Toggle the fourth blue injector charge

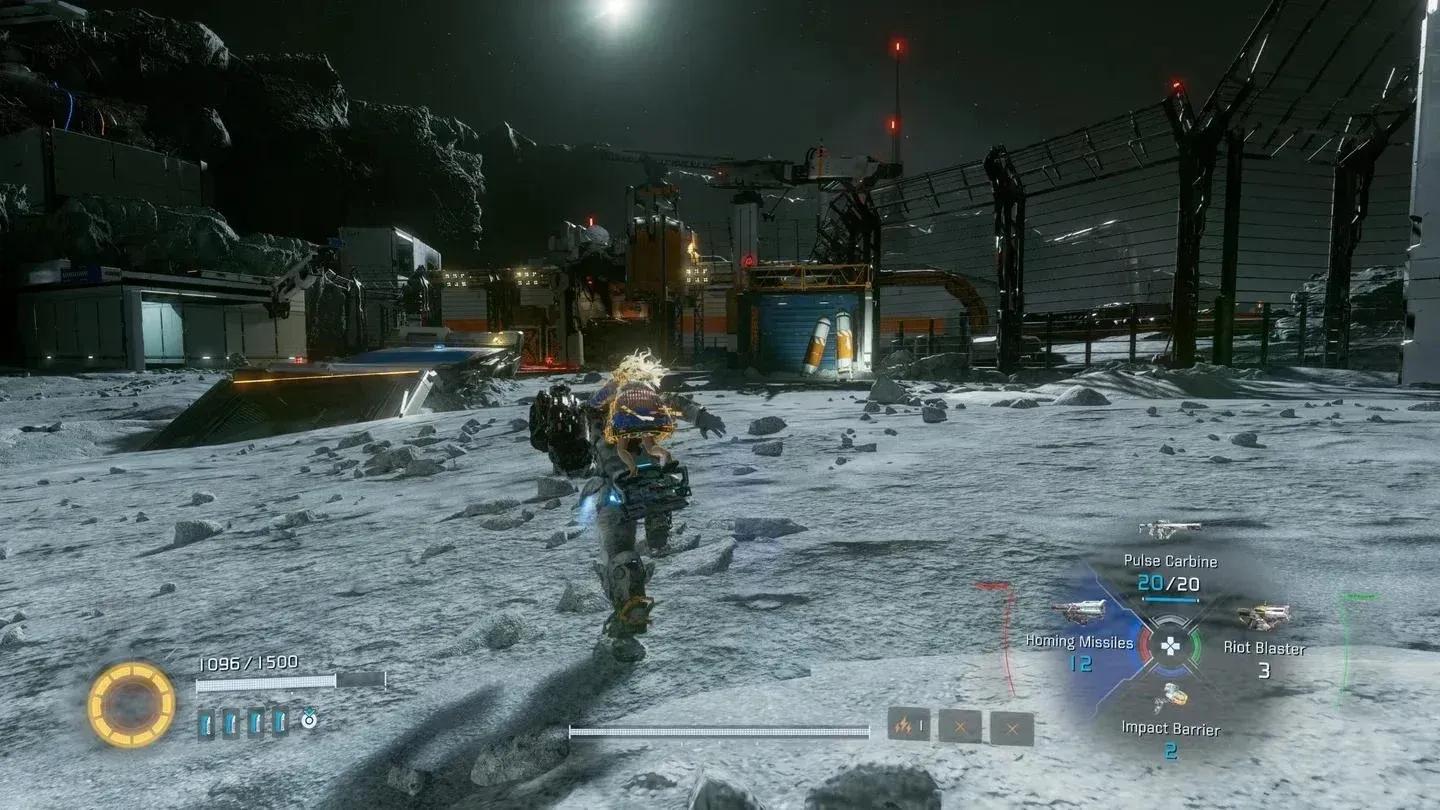279,722
